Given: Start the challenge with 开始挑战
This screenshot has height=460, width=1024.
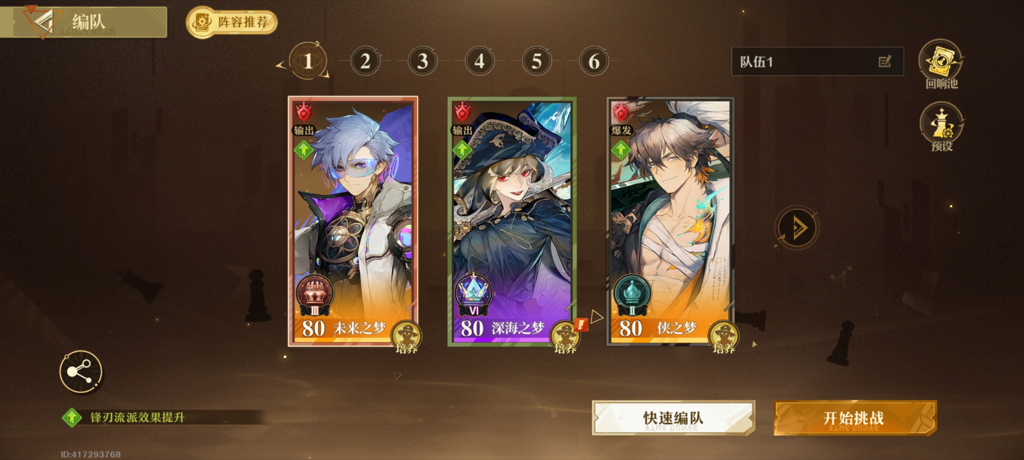Looking at the screenshot, I should [855, 418].
